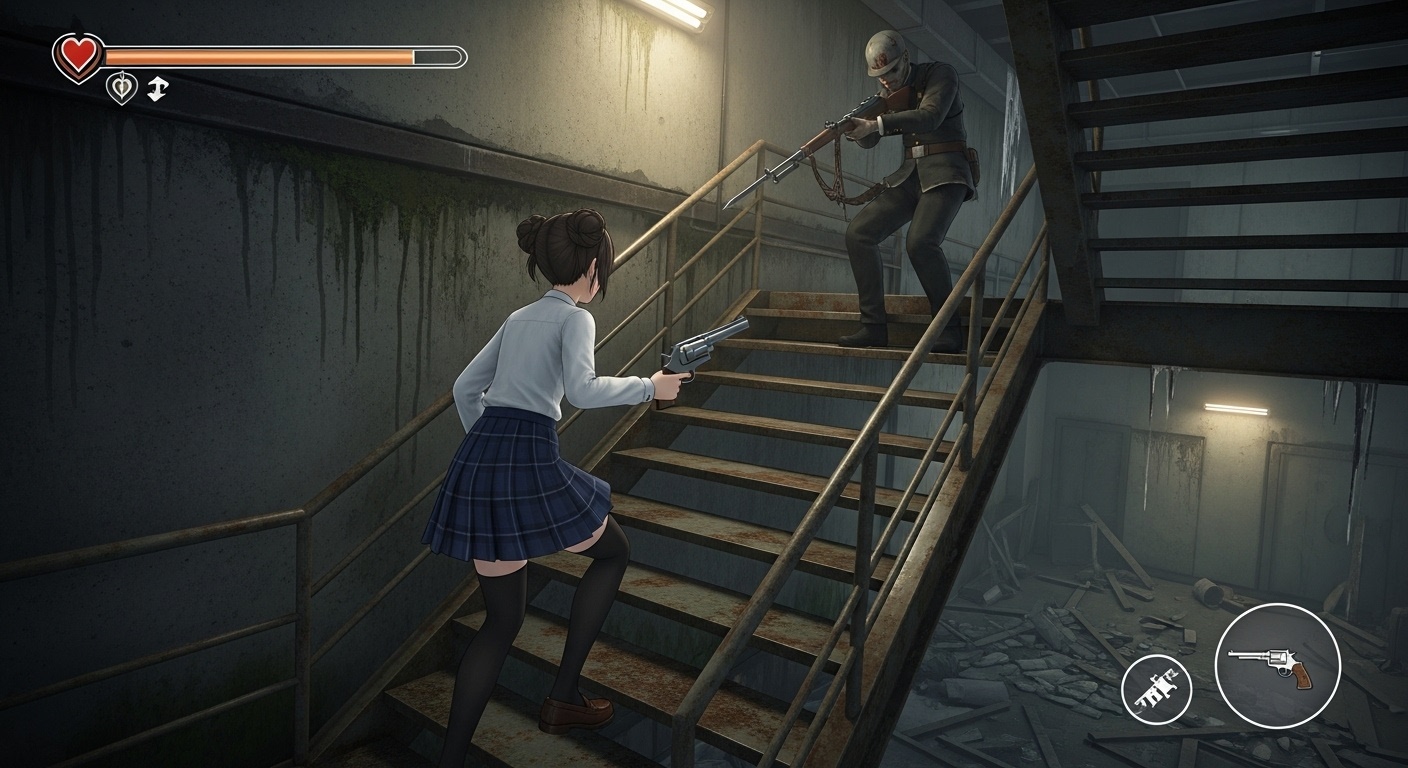Activate the double-arrow icon beside the leaf

coord(157,89)
